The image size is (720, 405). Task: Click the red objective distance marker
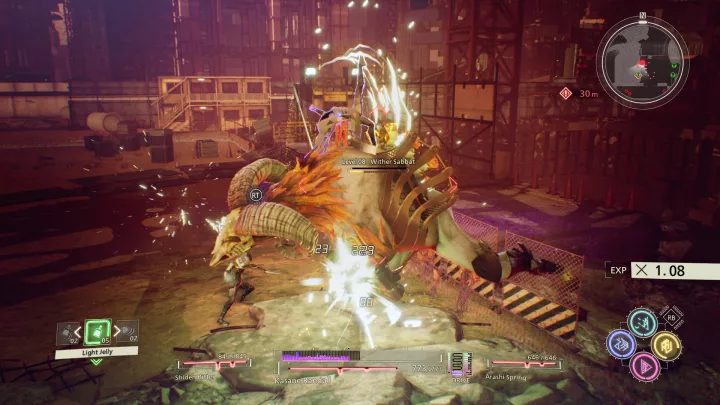[567, 93]
